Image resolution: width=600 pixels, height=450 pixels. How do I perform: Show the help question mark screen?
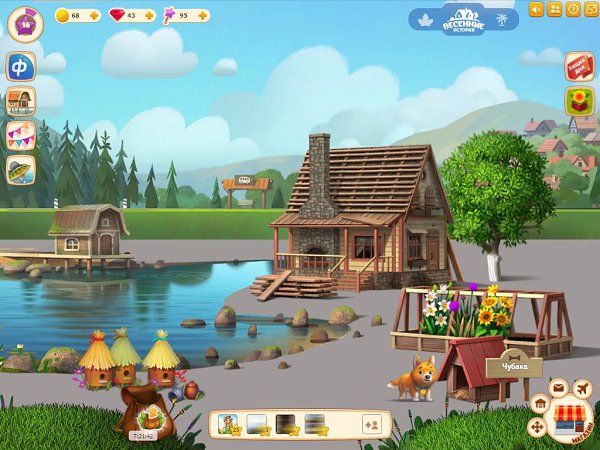(573, 9)
